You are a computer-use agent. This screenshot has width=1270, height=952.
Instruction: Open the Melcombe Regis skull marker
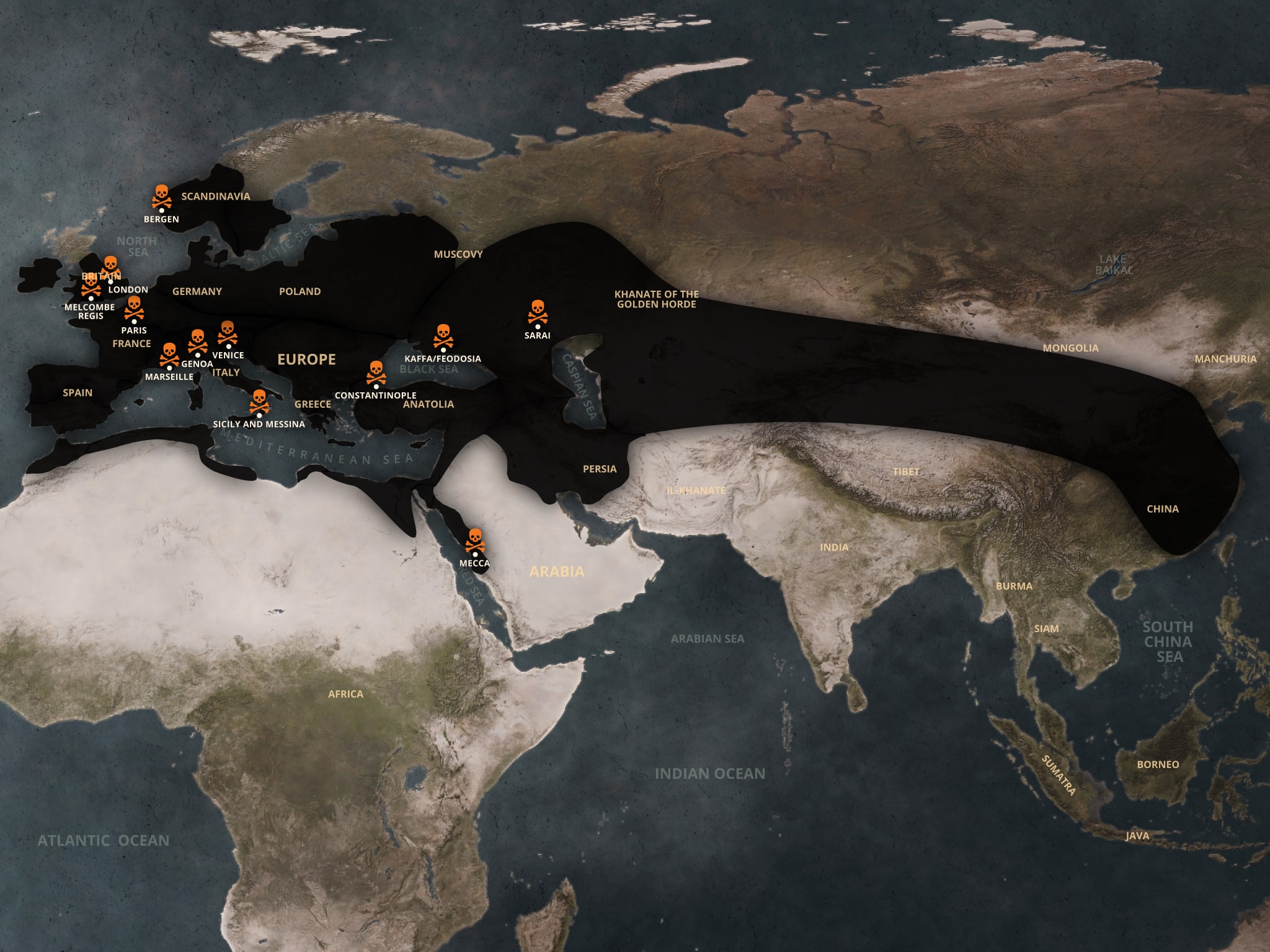coord(91,285)
